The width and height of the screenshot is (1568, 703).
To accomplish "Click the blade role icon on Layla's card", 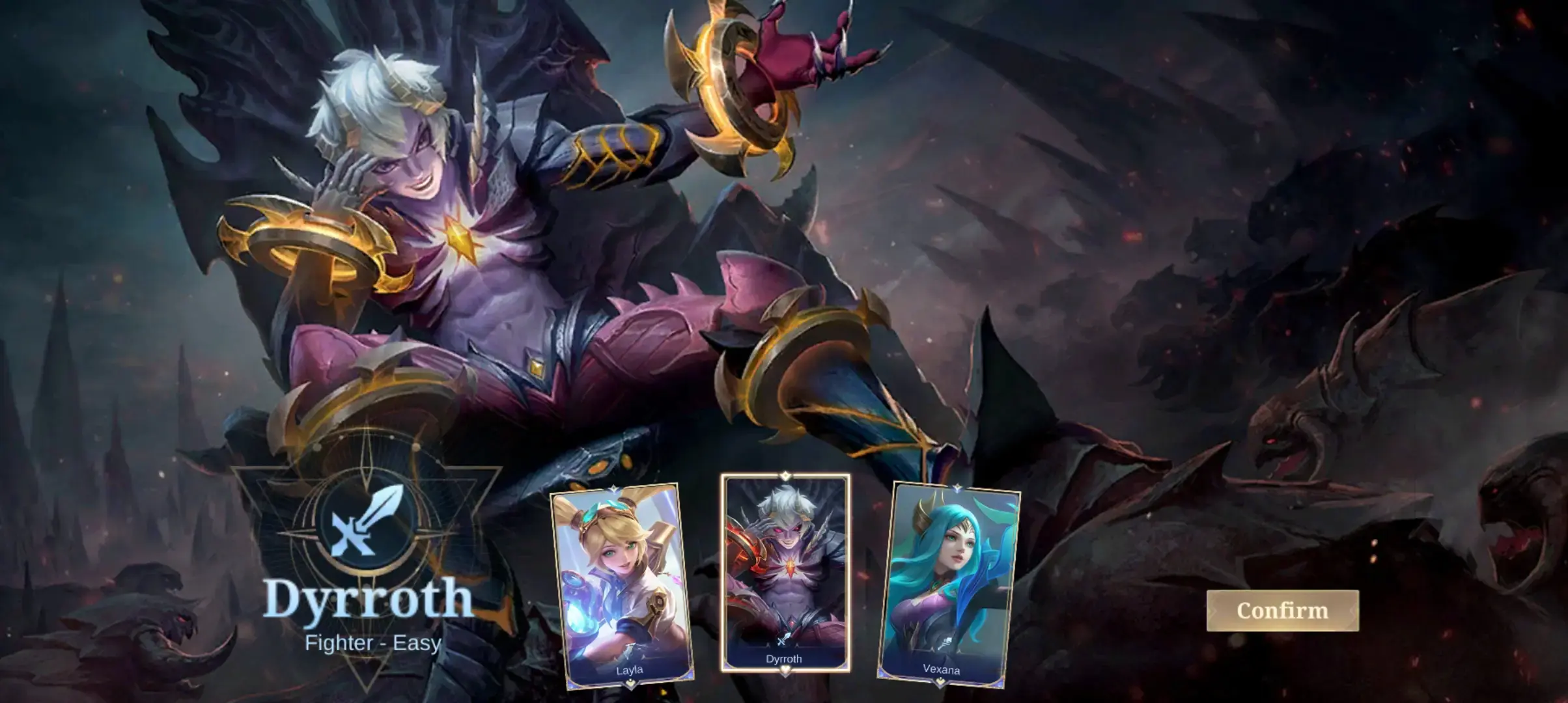I will point(630,649).
